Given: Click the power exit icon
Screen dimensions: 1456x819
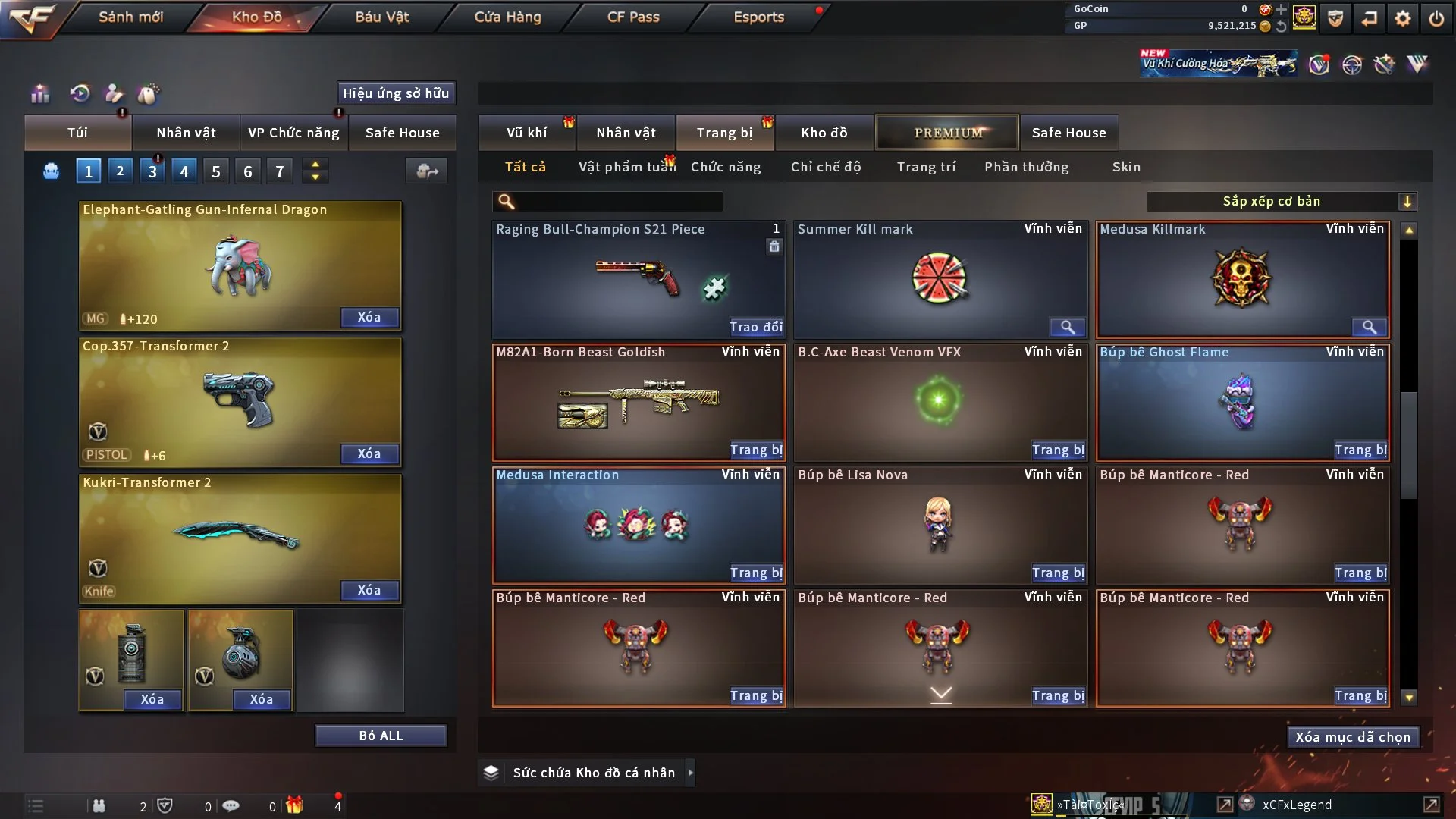Looking at the screenshot, I should (x=1436, y=18).
